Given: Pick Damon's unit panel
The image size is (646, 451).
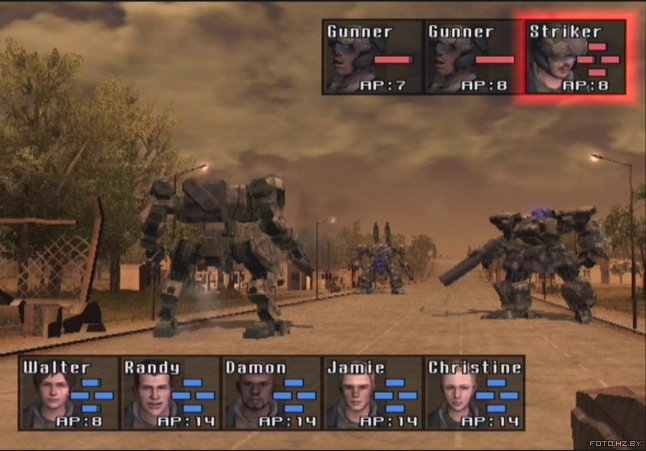Looking at the screenshot, I should tap(270, 393).
